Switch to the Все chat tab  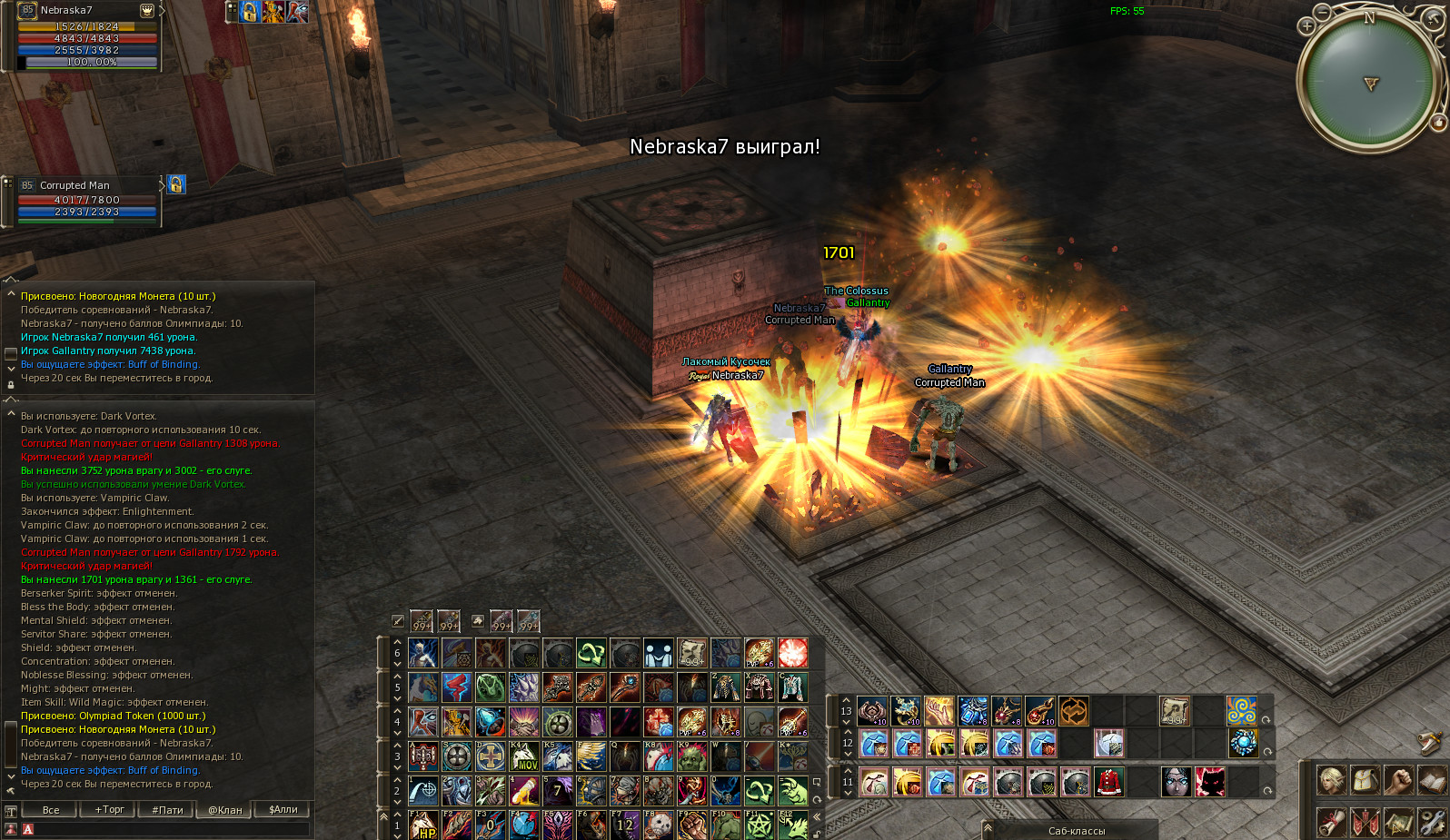coord(51,809)
